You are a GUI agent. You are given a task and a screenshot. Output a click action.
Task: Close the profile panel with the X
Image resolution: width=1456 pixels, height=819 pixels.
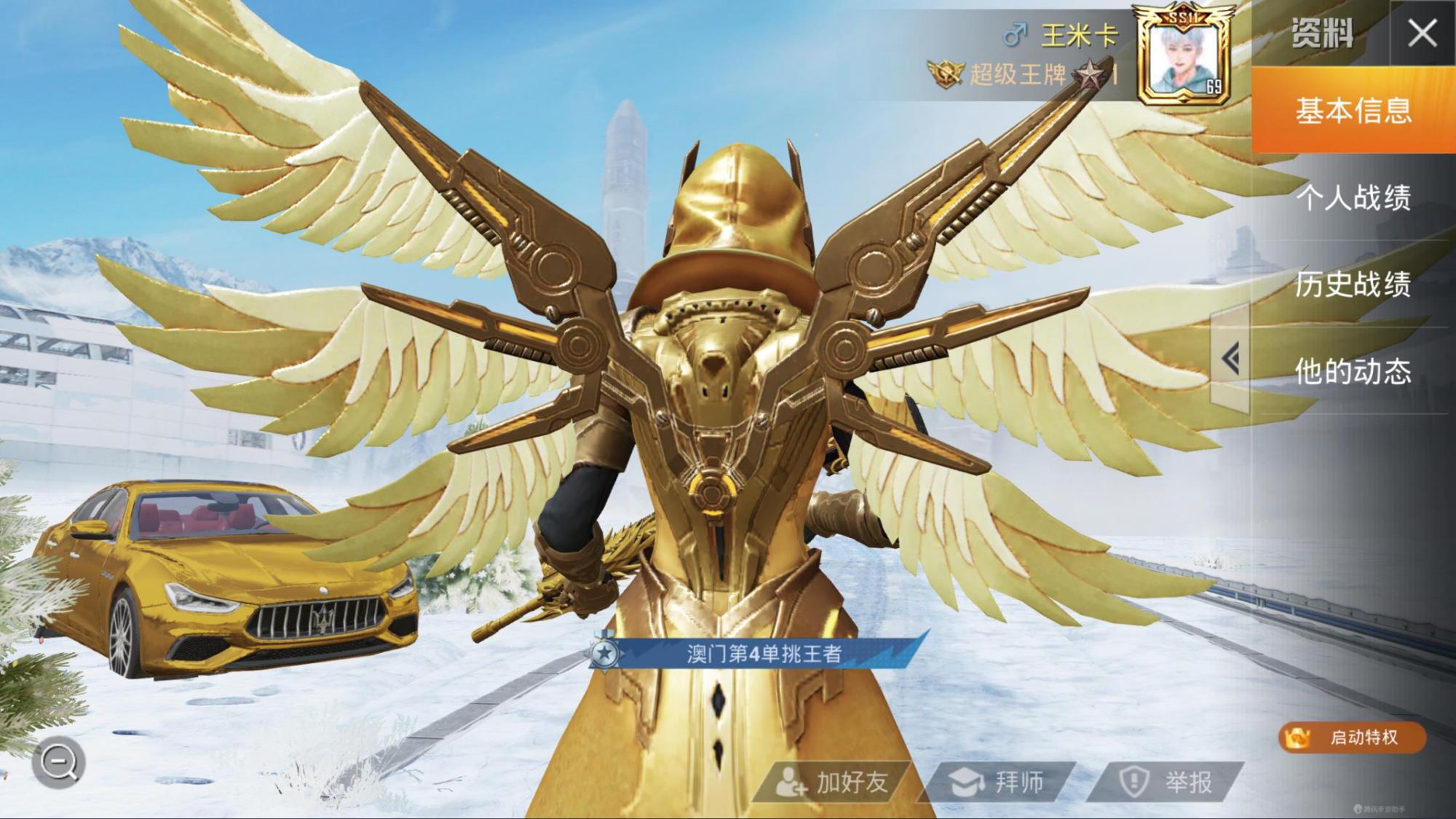[x=1422, y=33]
